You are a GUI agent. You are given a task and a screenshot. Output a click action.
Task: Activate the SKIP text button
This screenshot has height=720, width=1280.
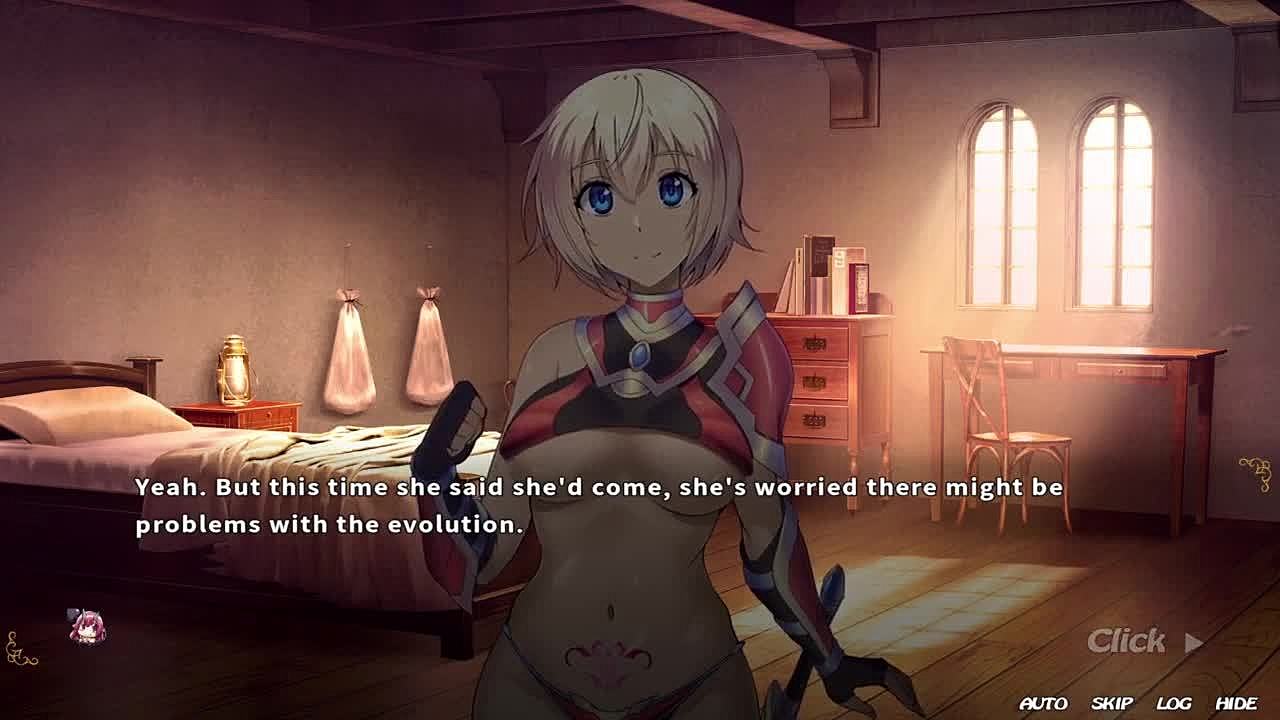point(1112,704)
